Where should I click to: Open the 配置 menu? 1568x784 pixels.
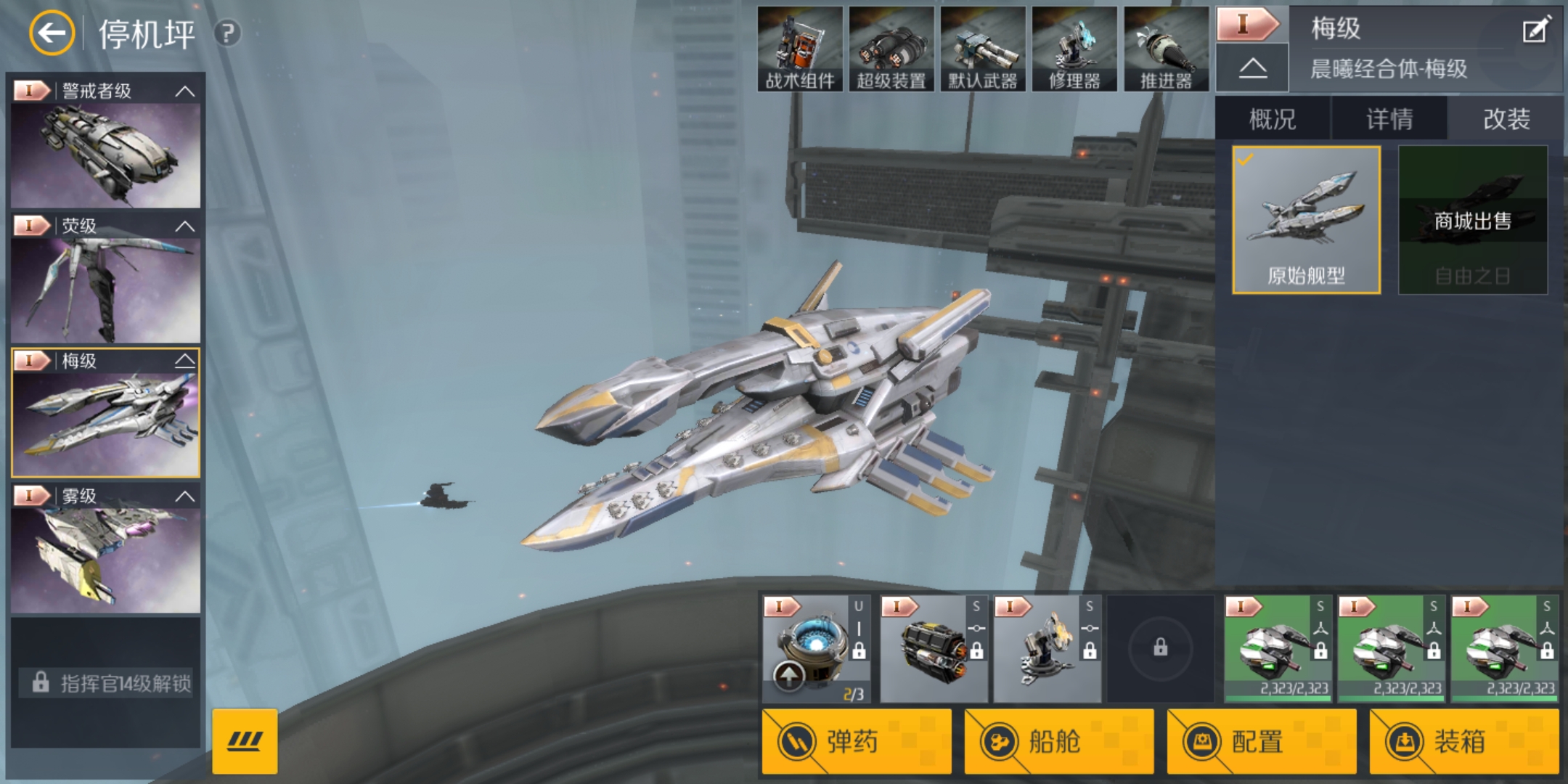(x=1262, y=741)
